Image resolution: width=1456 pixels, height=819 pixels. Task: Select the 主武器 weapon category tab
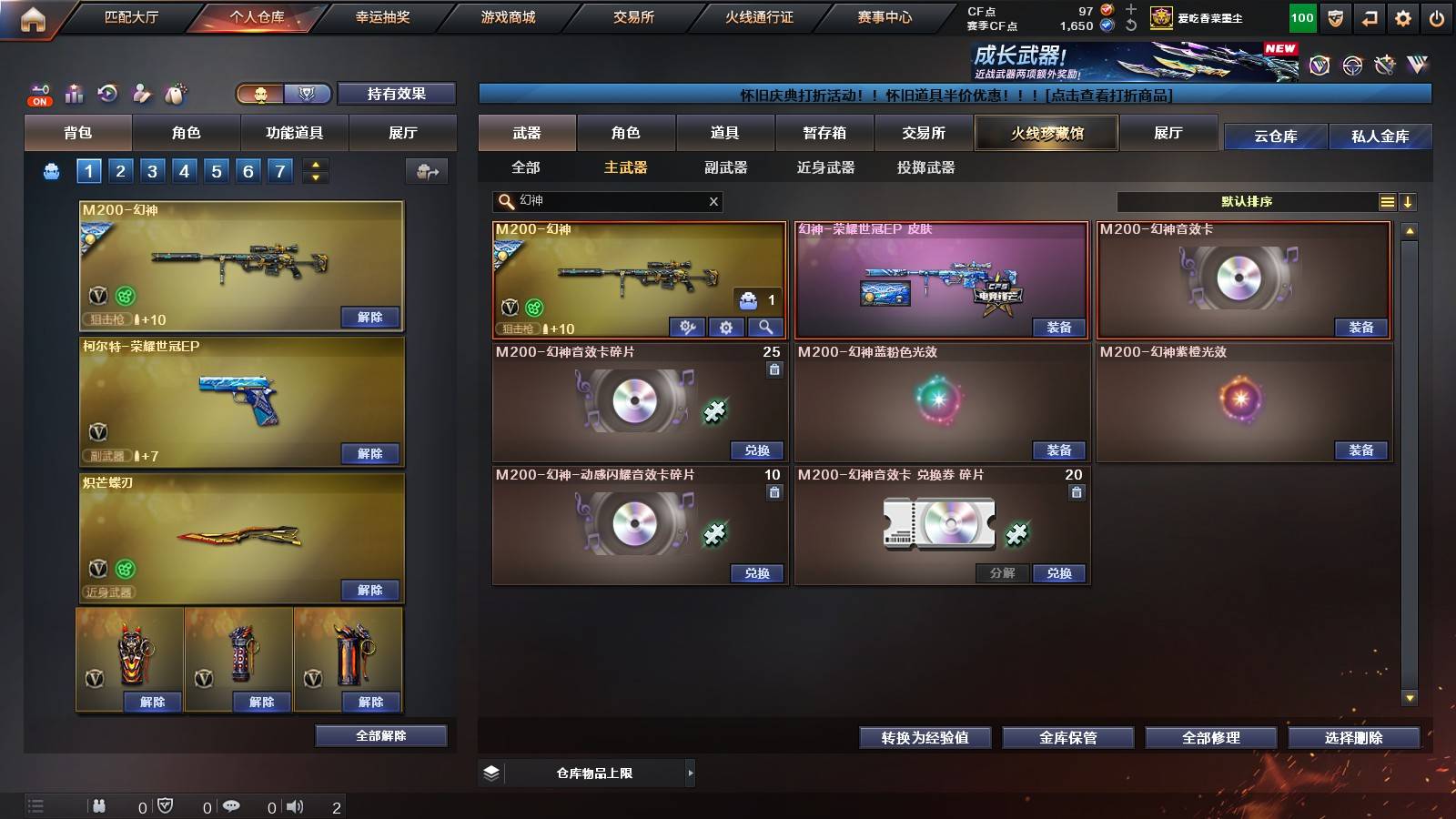624,167
